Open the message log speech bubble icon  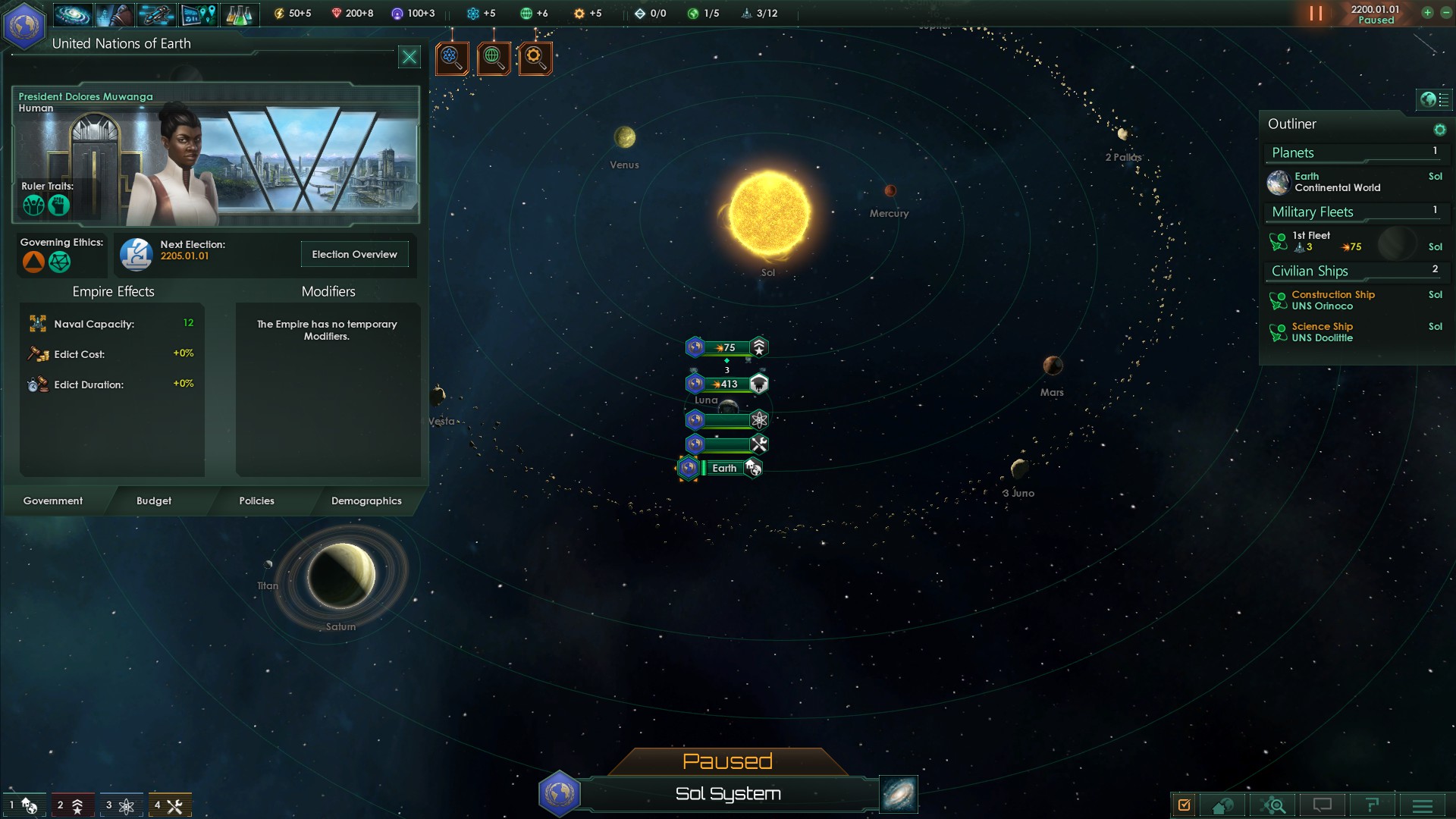[1323, 805]
